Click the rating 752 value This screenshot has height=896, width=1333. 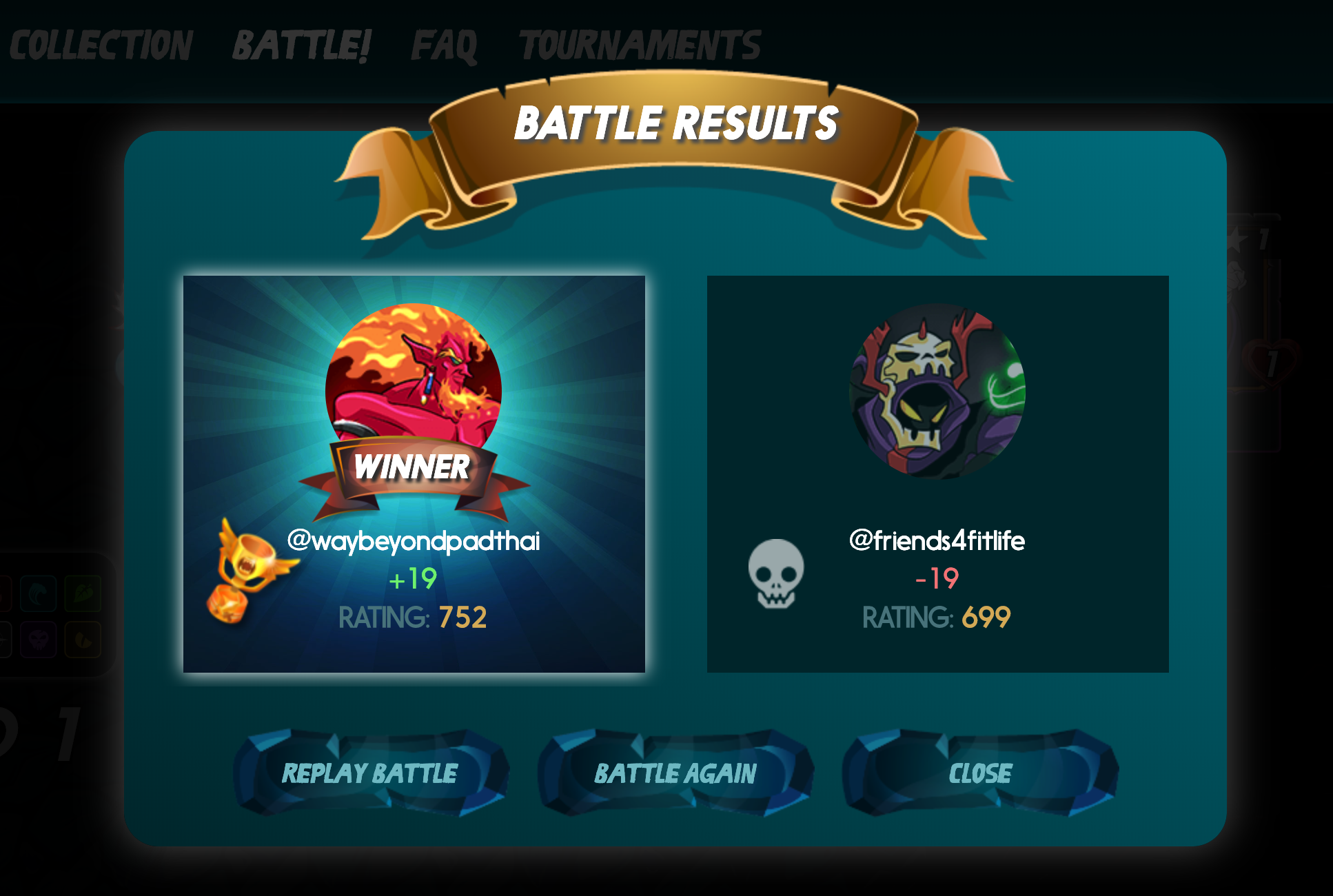(x=462, y=618)
